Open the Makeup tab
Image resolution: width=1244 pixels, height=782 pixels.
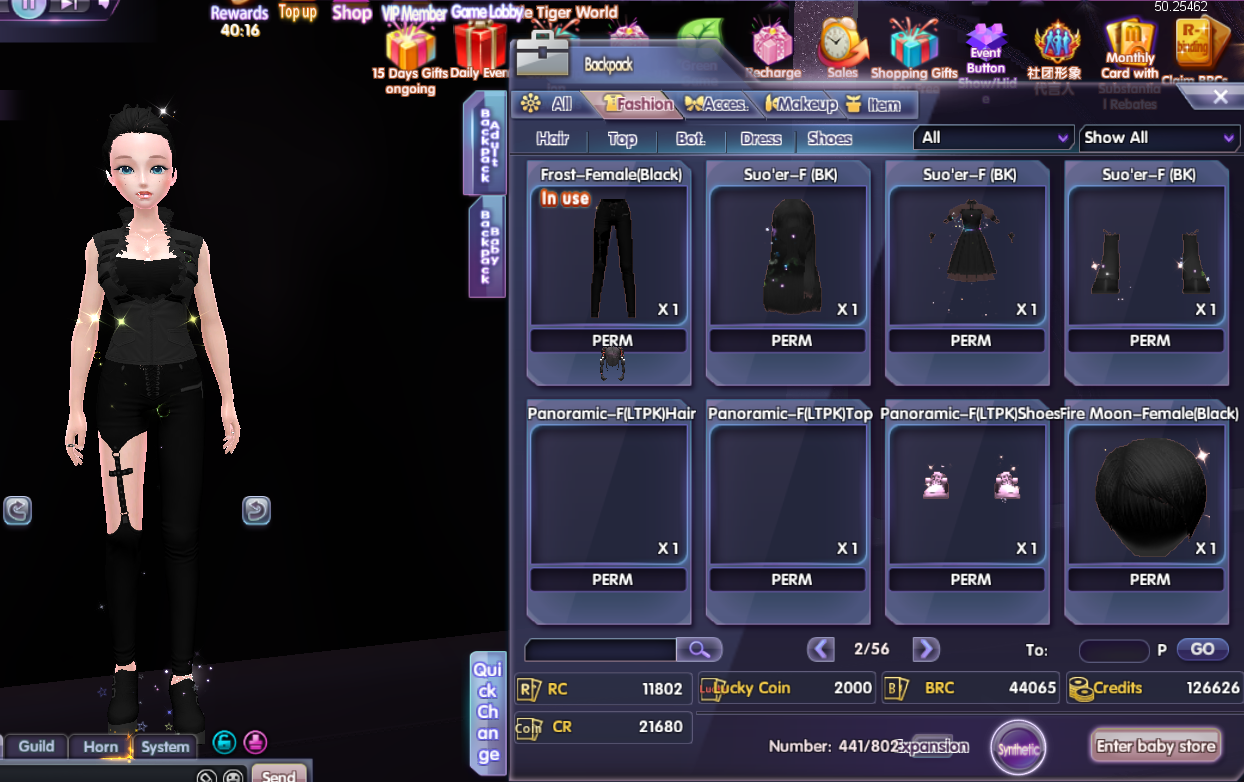801,104
